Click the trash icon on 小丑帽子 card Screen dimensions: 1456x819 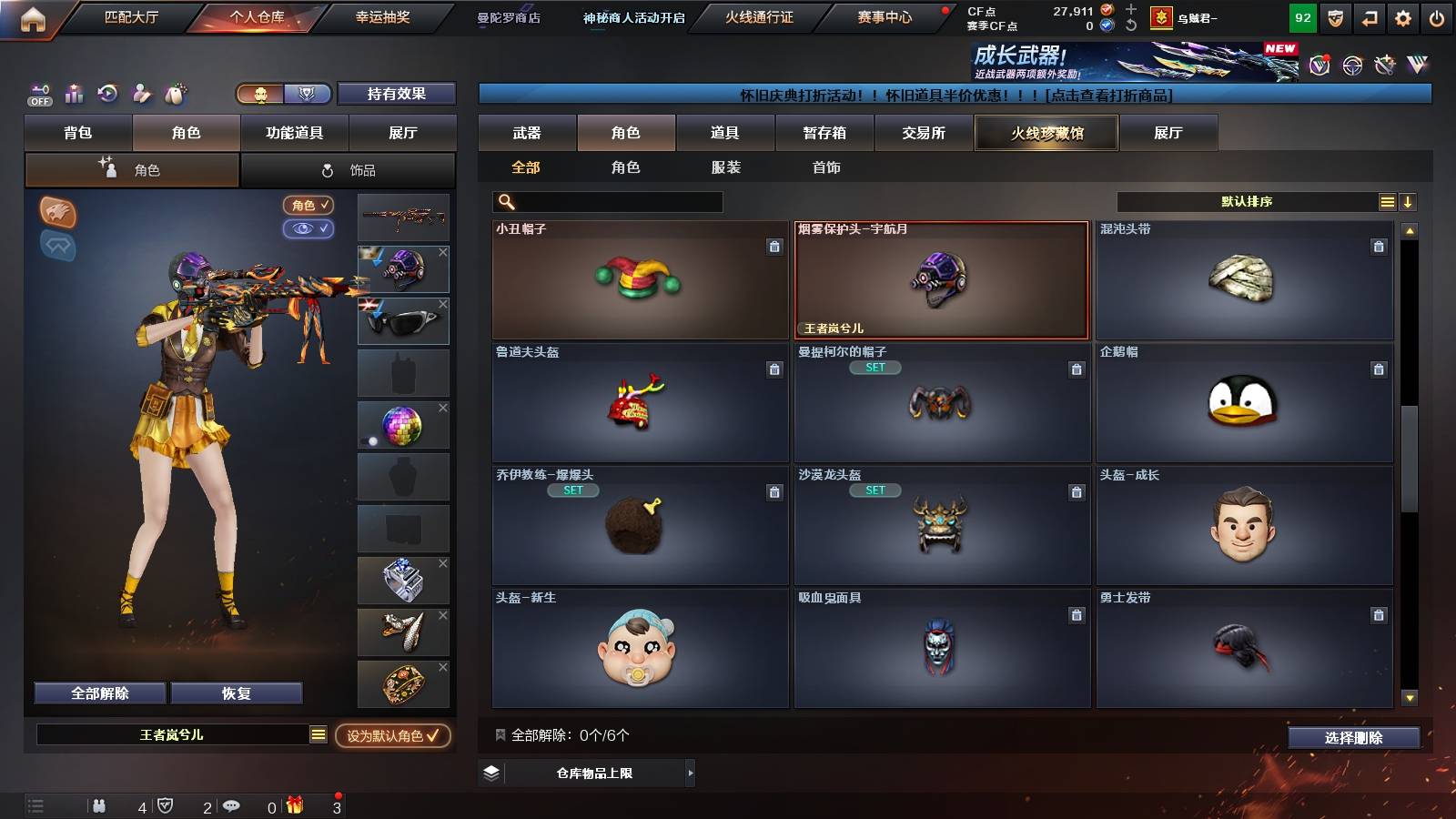pos(773,248)
